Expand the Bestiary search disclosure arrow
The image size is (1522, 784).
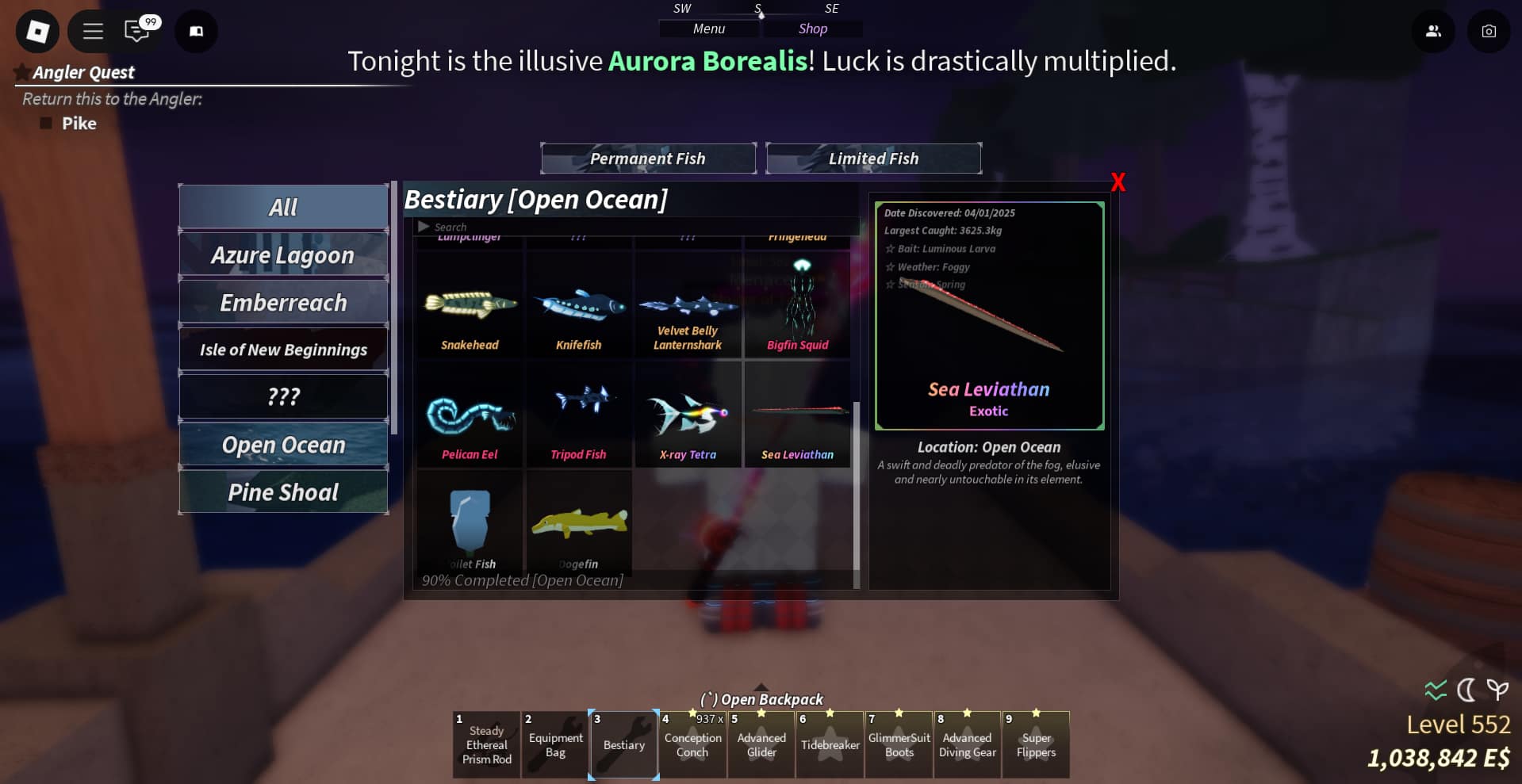tap(423, 226)
